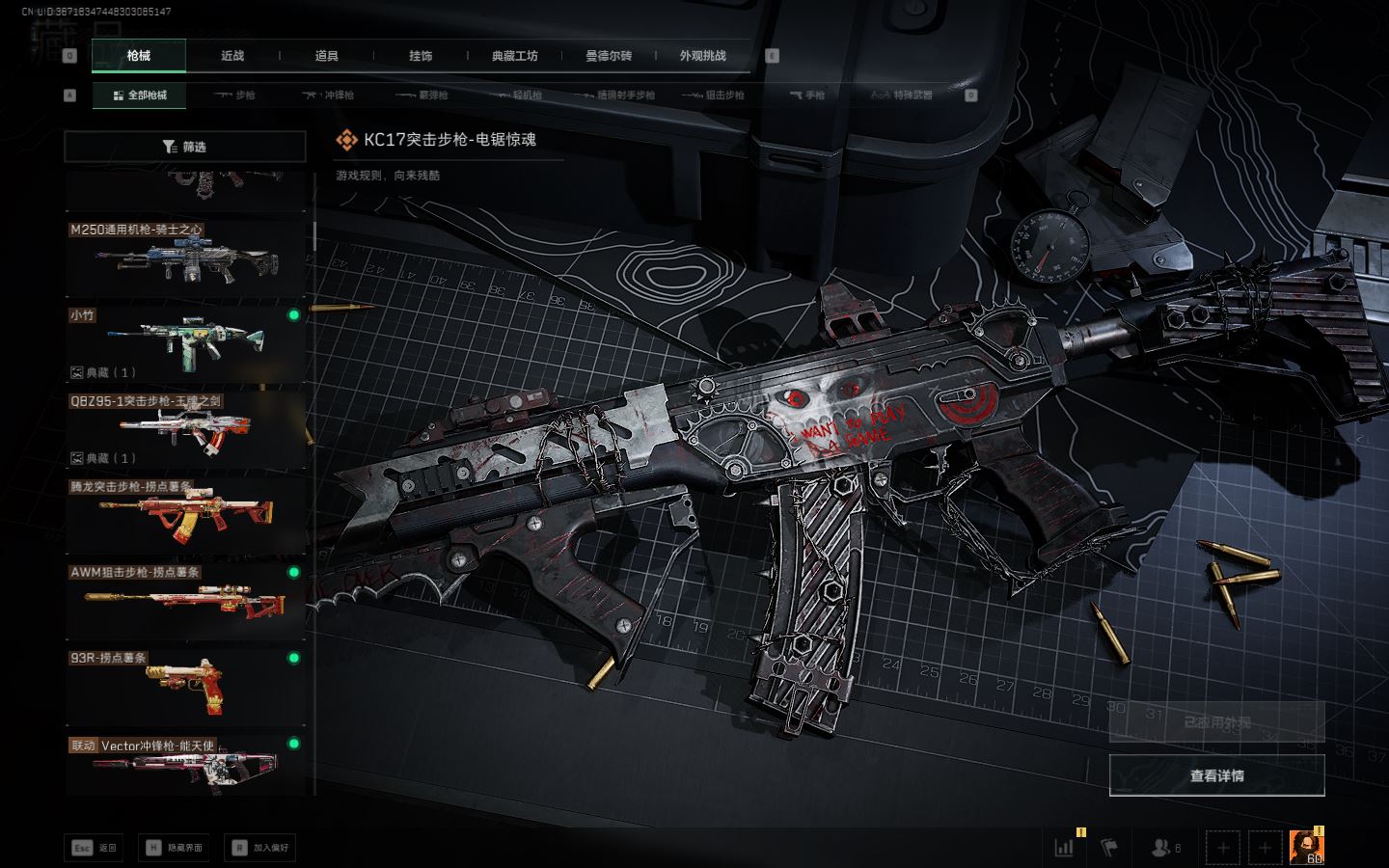Switch to the 外观挑战 tab
The height and width of the screenshot is (868, 1389).
(702, 56)
